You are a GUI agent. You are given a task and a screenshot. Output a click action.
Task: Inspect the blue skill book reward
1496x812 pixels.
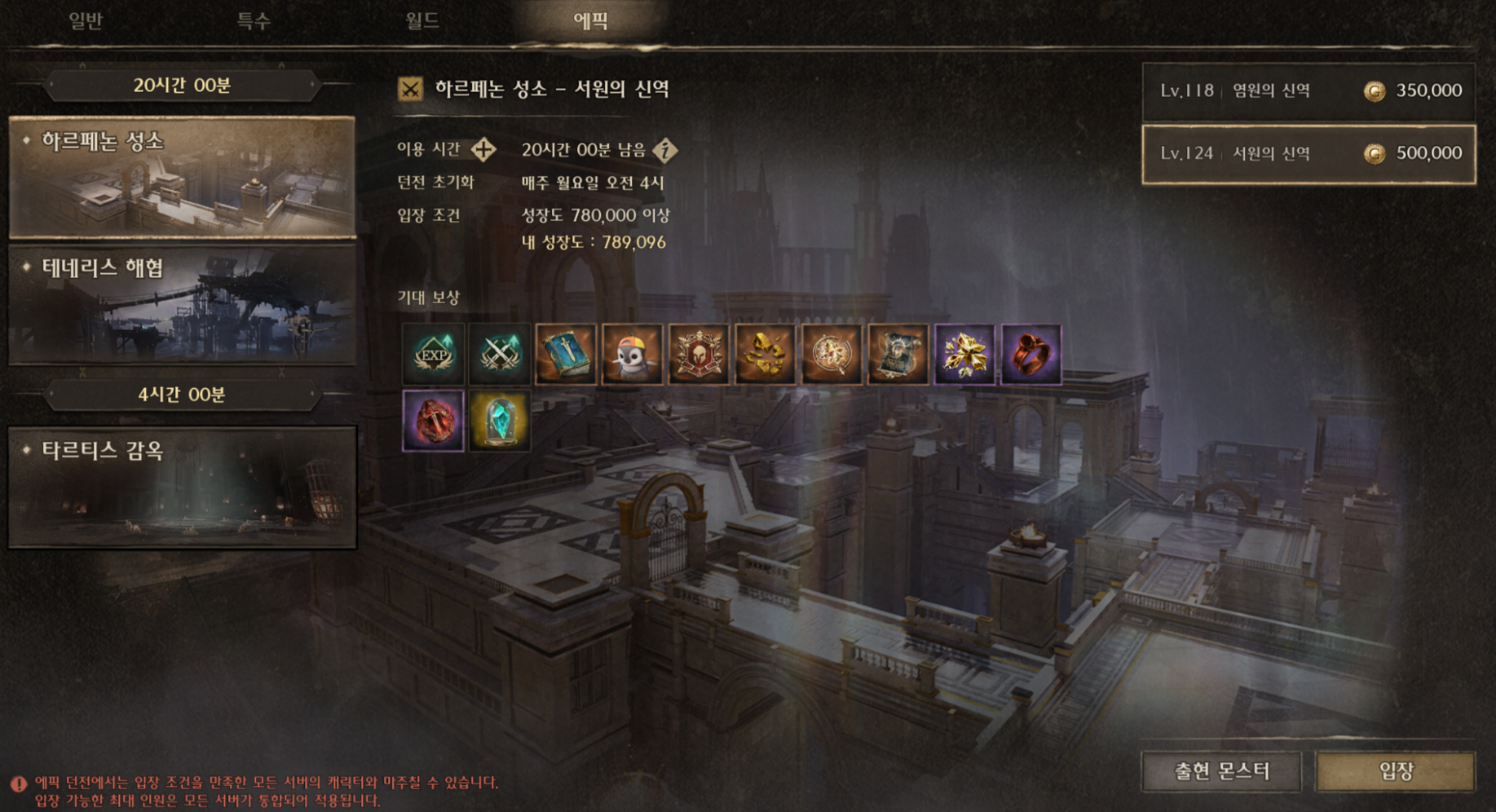[566, 354]
